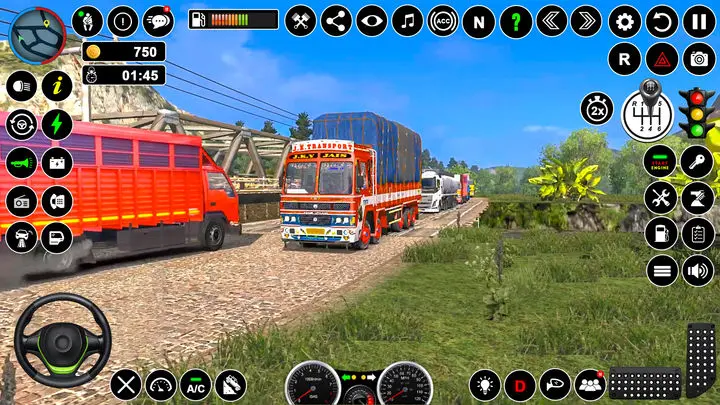The width and height of the screenshot is (720, 405).
Task: Toggle the speaker volume icon
Action: (697, 269)
